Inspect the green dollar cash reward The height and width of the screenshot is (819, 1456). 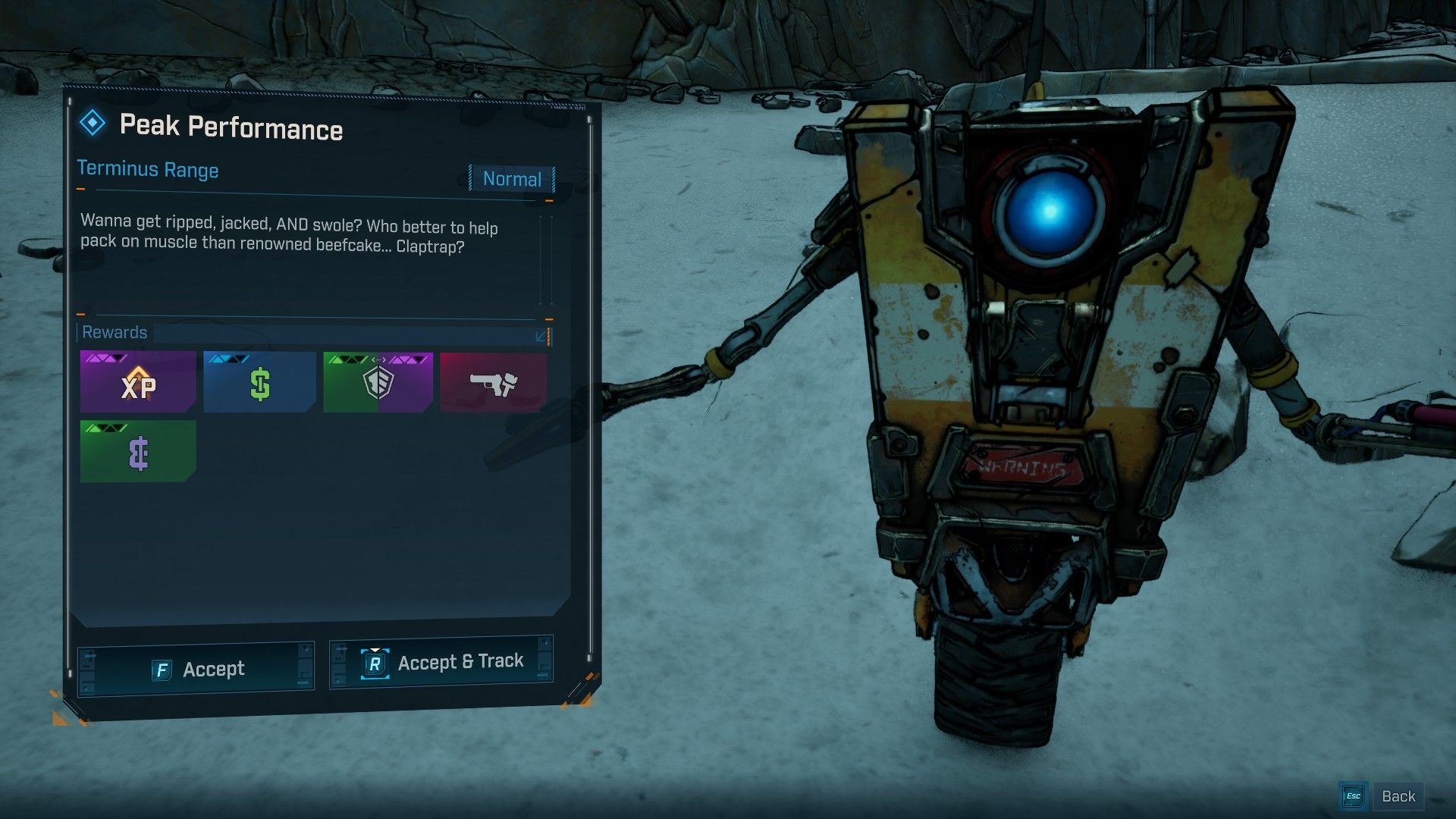tap(259, 383)
